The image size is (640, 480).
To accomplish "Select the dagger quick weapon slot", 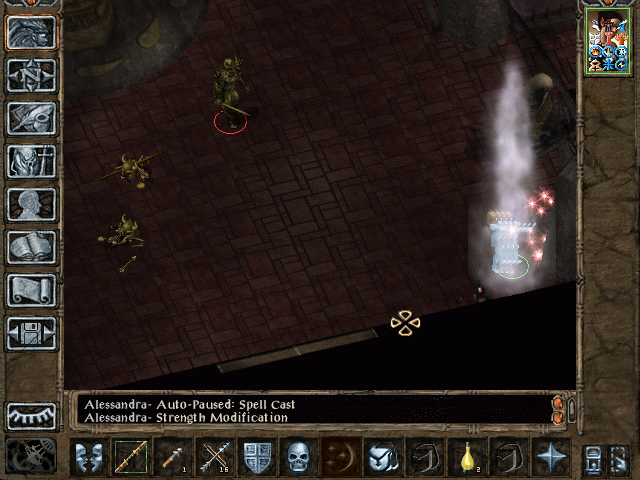I will tap(173, 457).
